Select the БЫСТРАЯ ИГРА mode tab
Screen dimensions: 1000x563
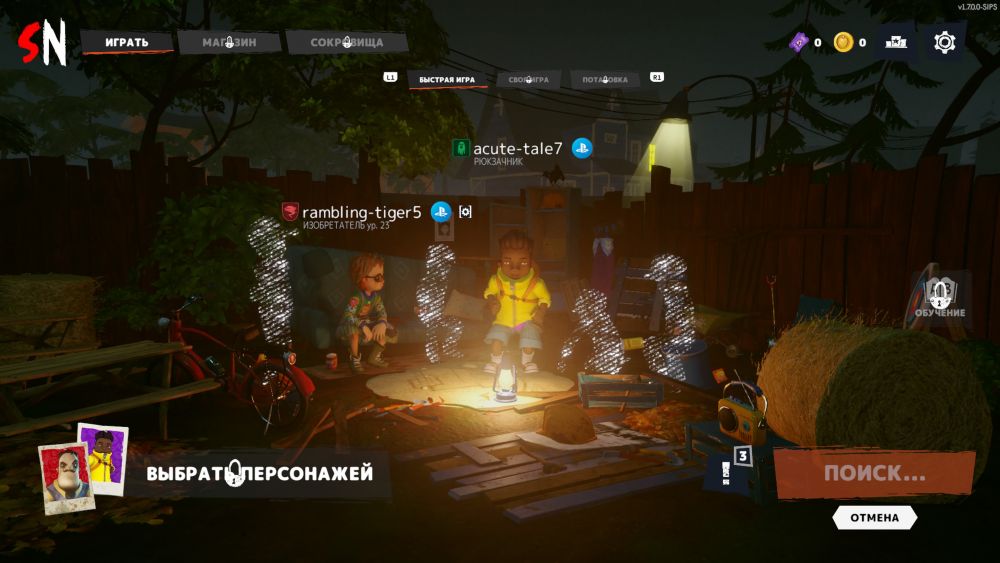(x=446, y=79)
